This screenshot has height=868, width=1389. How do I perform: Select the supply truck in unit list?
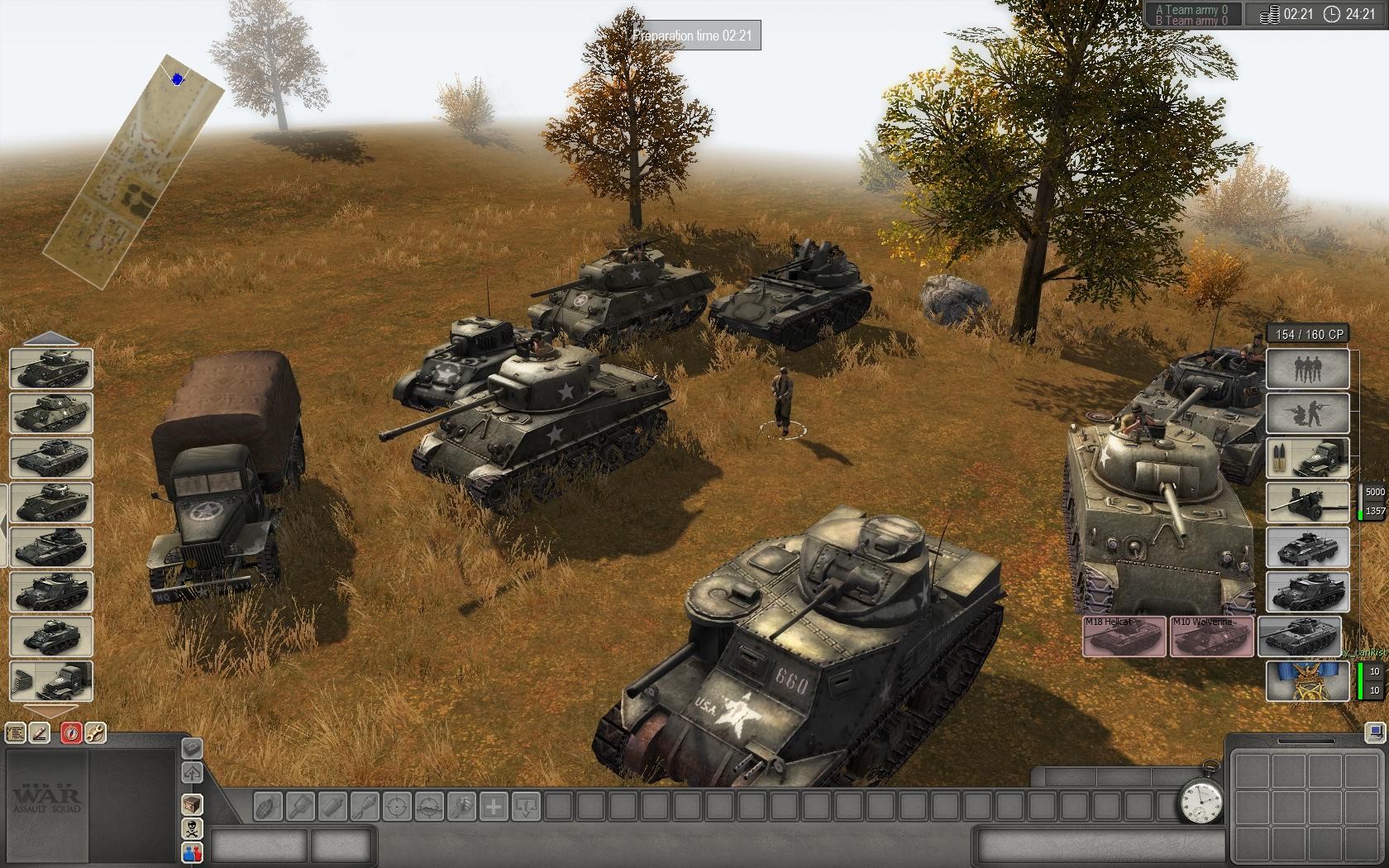pos(51,681)
